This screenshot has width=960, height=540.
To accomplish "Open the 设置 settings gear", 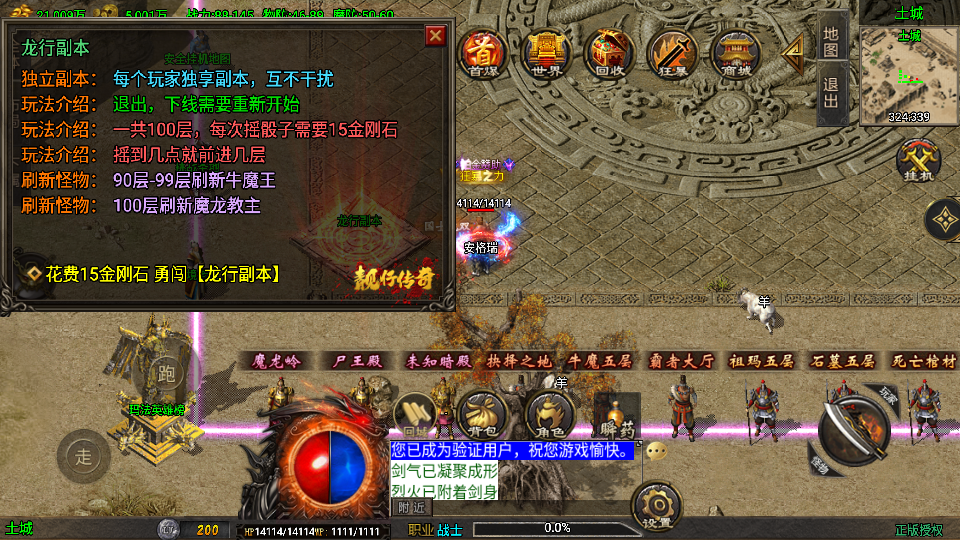I will click(657, 506).
